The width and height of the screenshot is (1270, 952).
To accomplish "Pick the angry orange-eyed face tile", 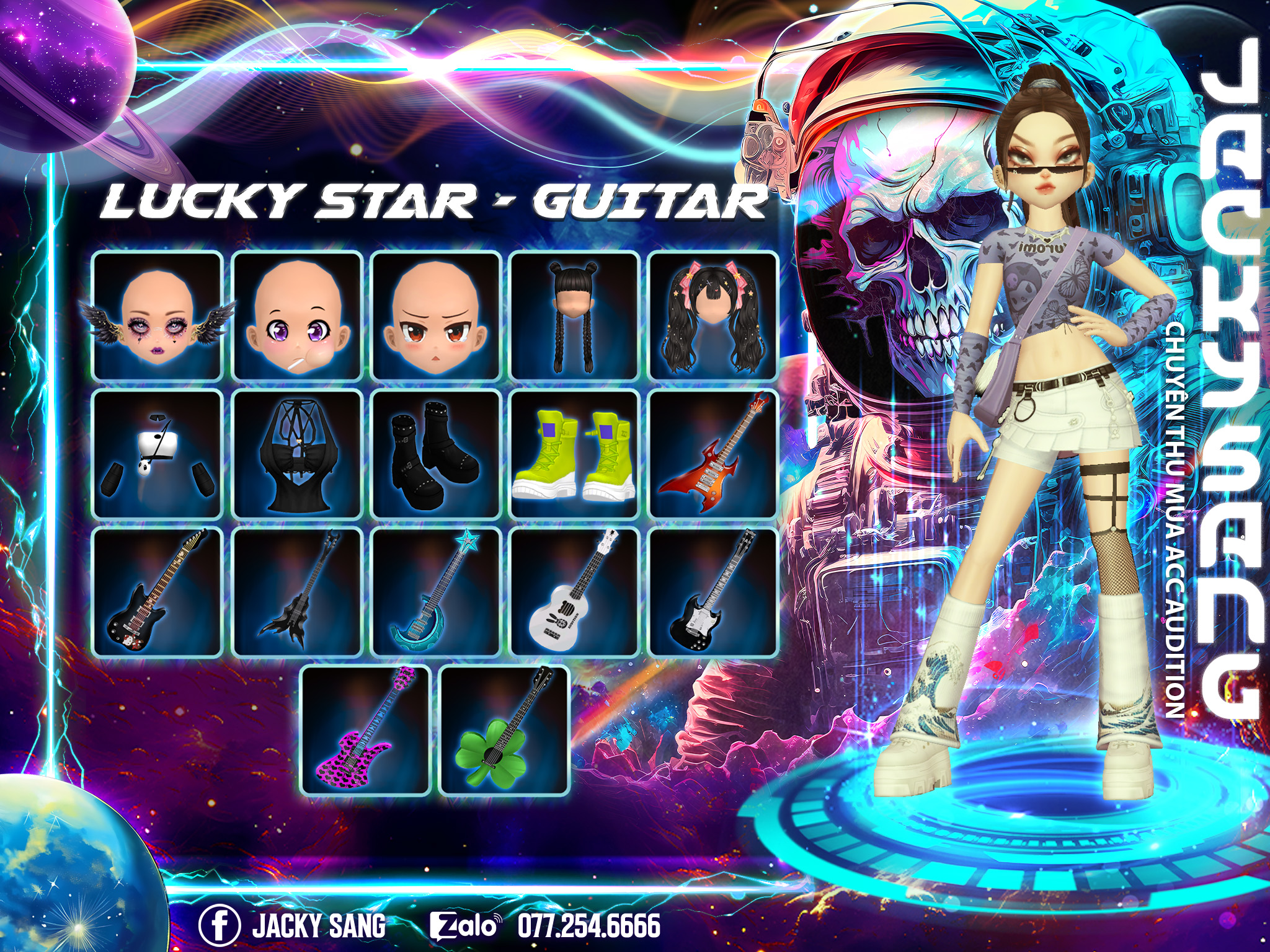I will coord(436,316).
